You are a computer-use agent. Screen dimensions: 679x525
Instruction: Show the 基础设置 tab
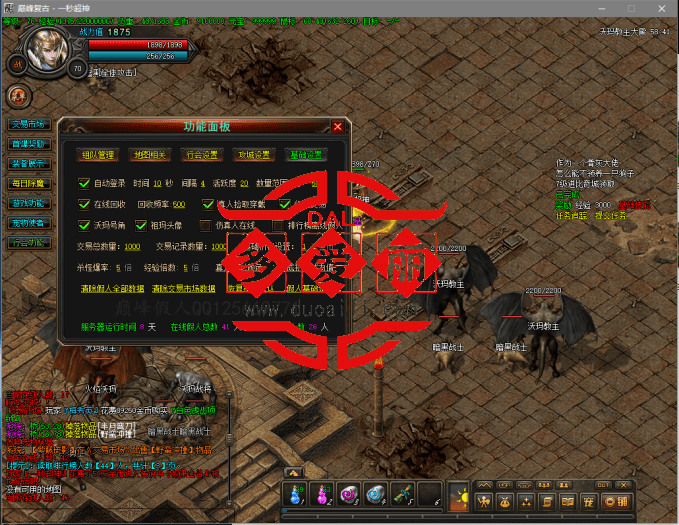[x=306, y=155]
